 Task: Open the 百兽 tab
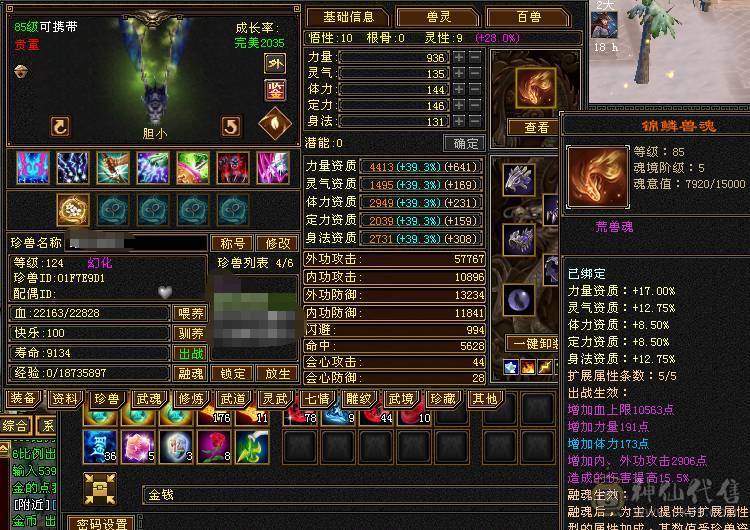(528, 17)
